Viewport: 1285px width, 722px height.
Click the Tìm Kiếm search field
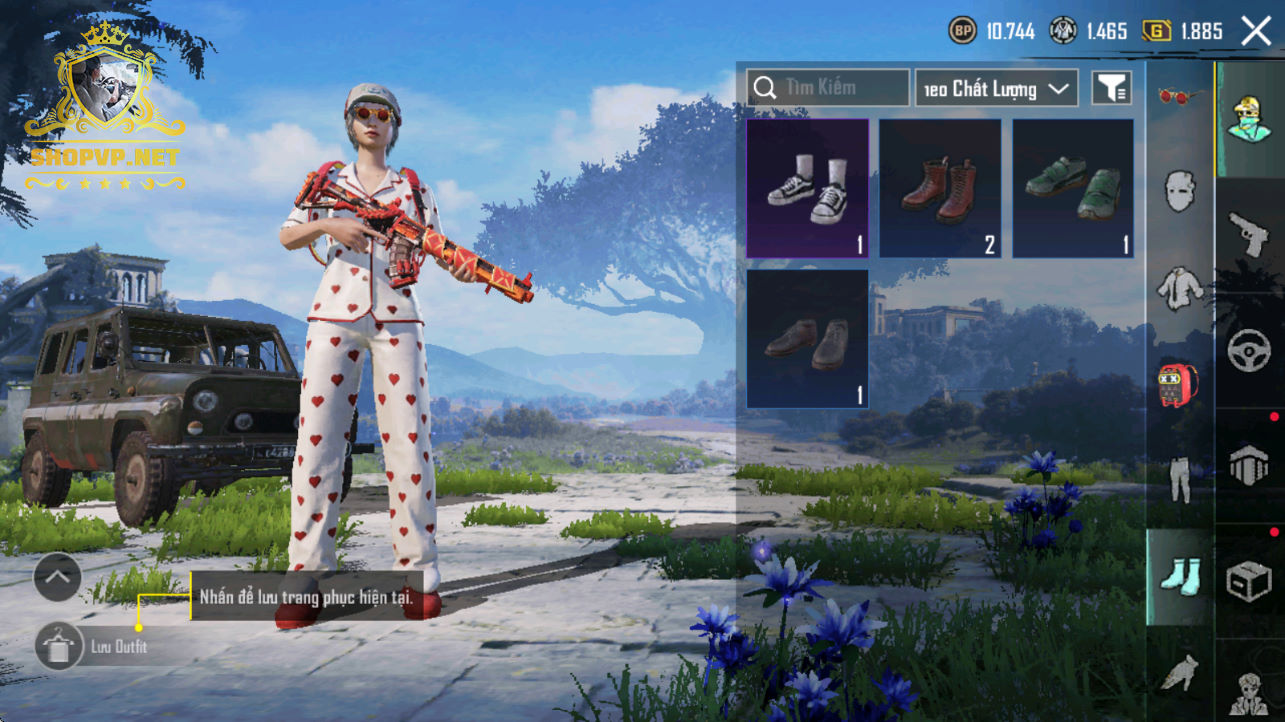[x=828, y=88]
